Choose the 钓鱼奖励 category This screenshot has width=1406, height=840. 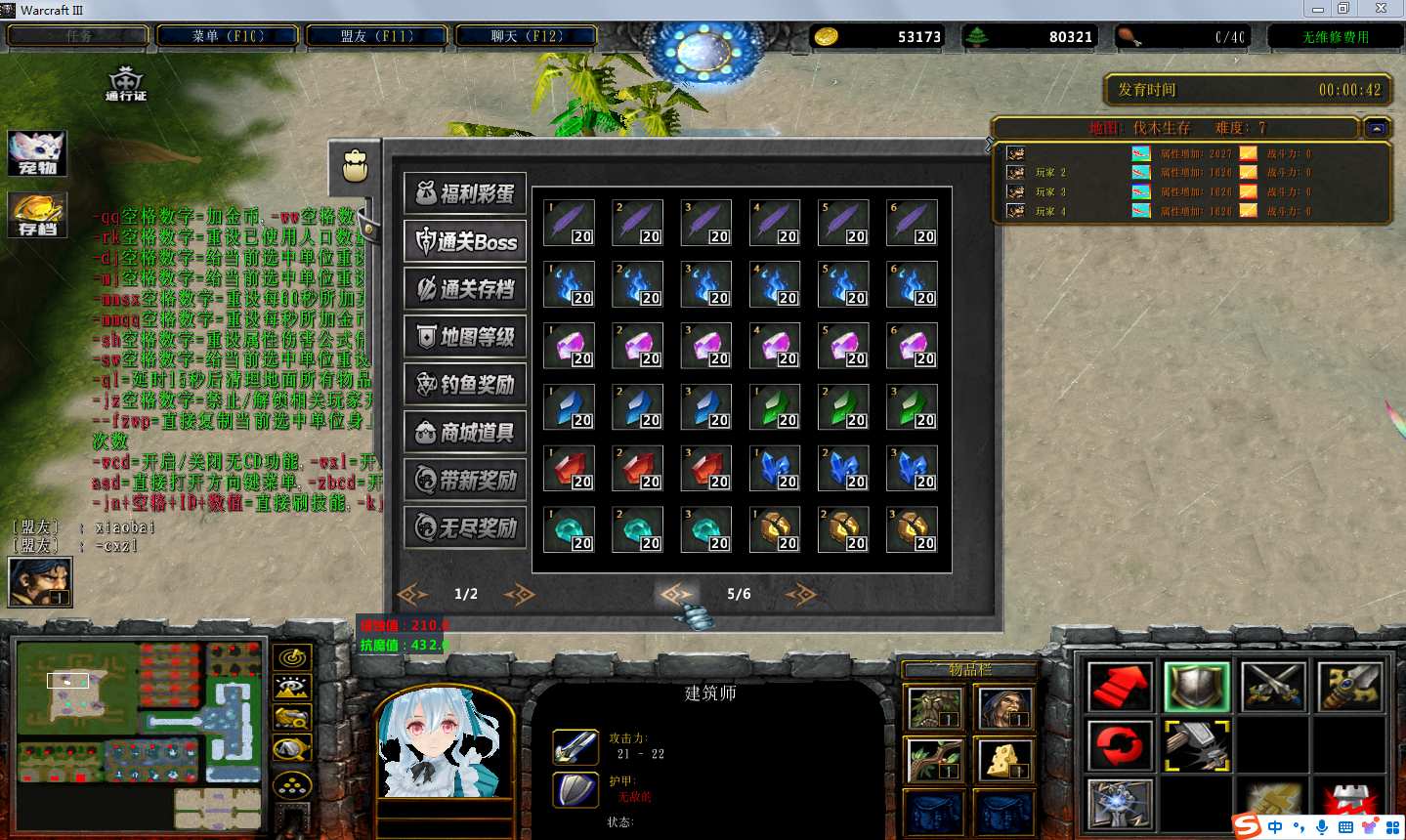465,385
